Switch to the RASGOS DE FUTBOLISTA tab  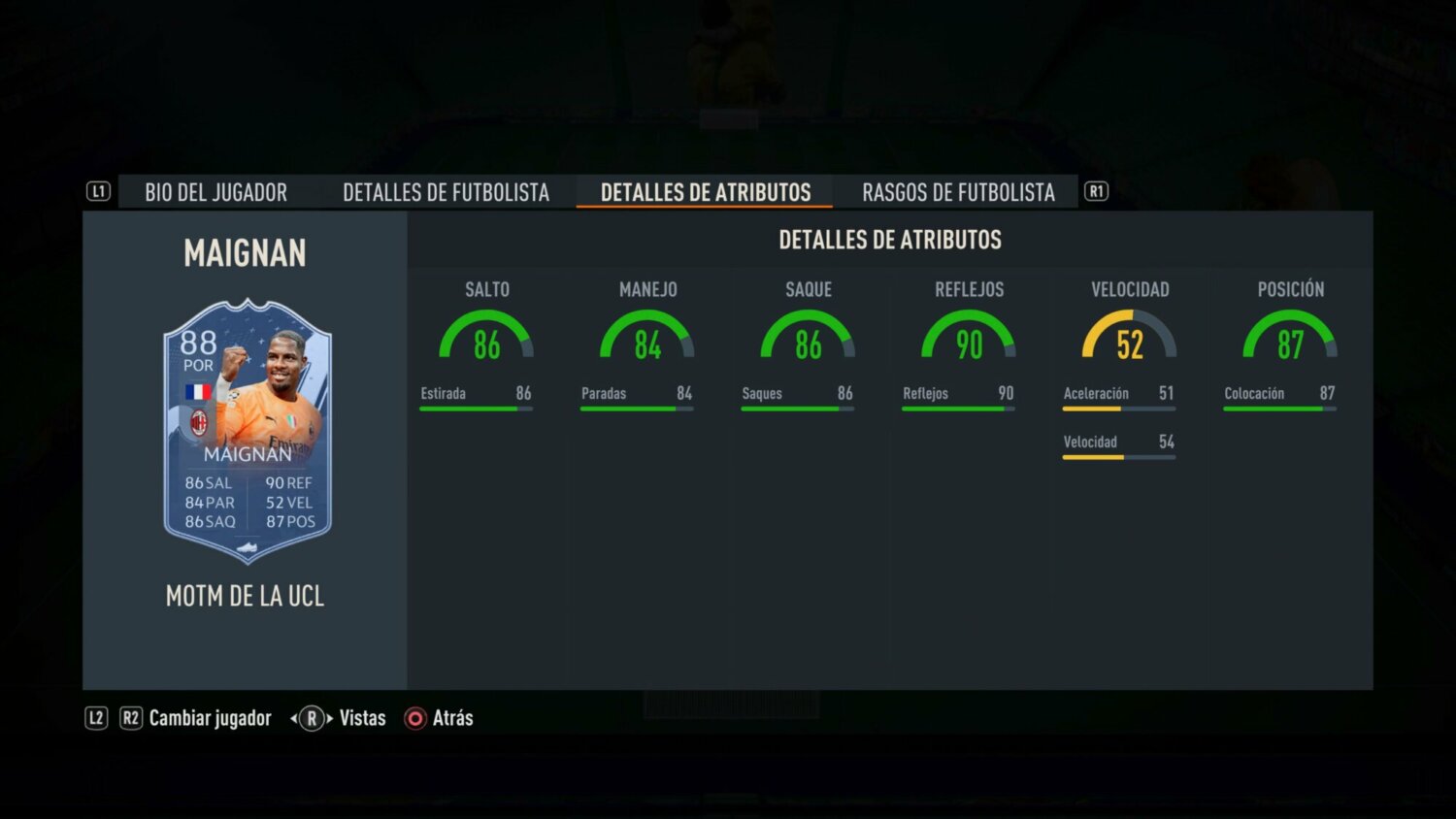coord(958,192)
